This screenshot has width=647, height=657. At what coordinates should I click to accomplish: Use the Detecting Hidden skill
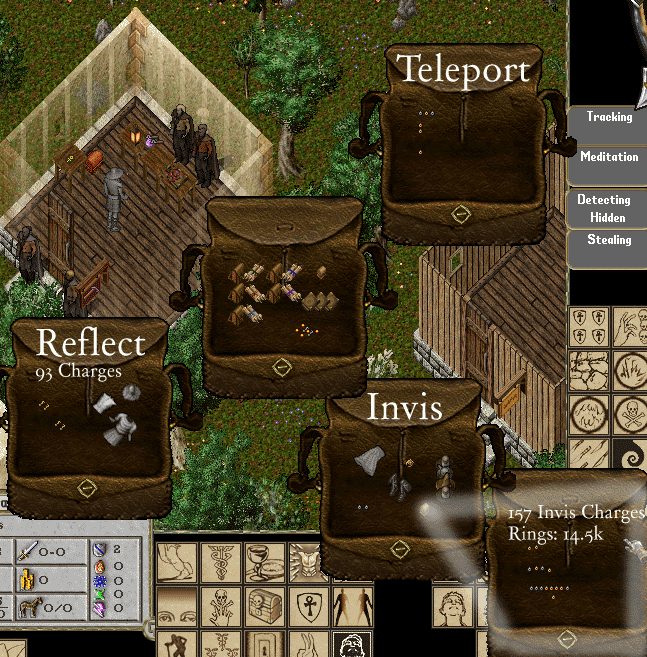coord(603,208)
